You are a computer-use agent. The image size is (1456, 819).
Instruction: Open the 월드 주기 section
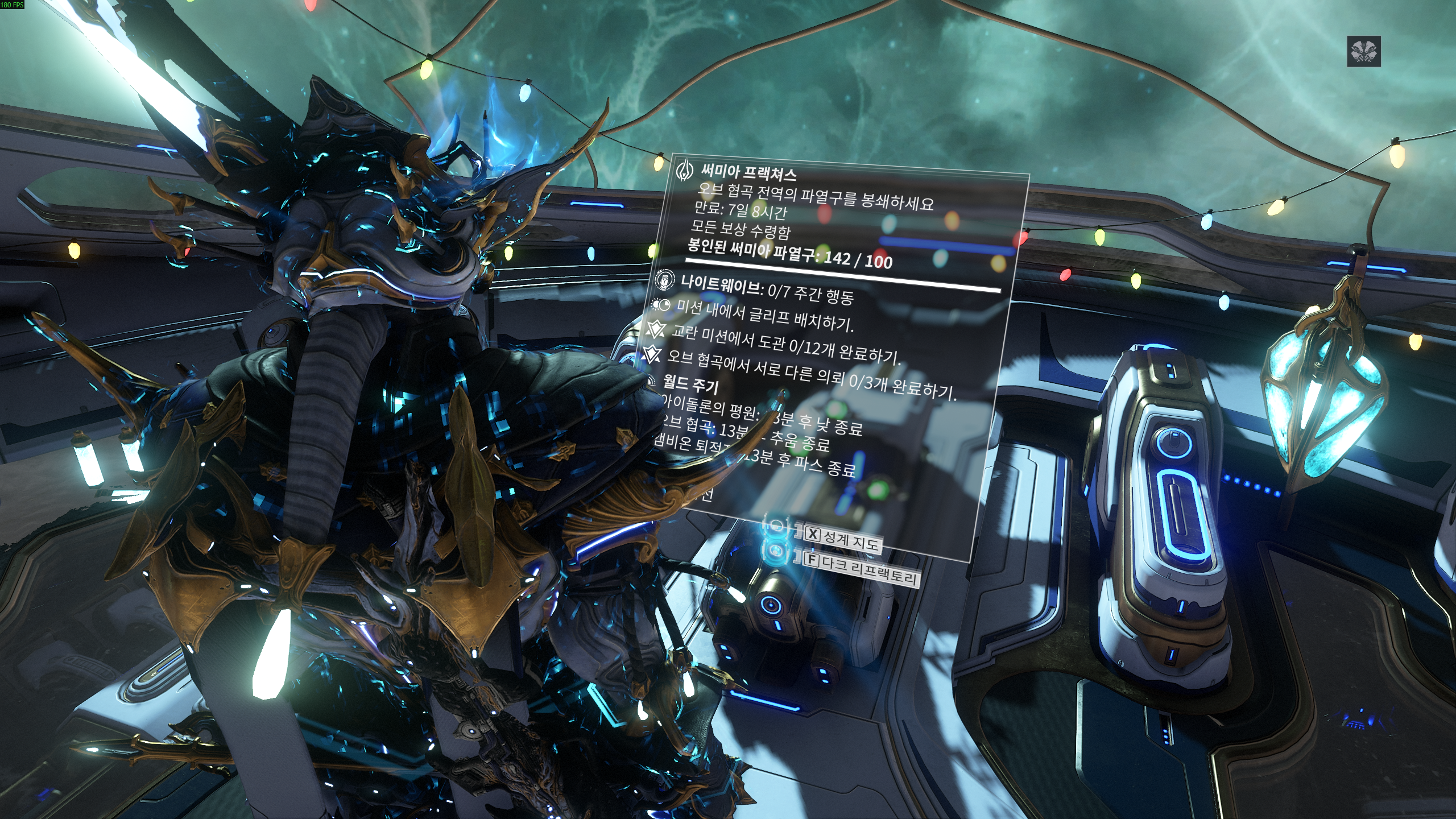click(x=690, y=386)
